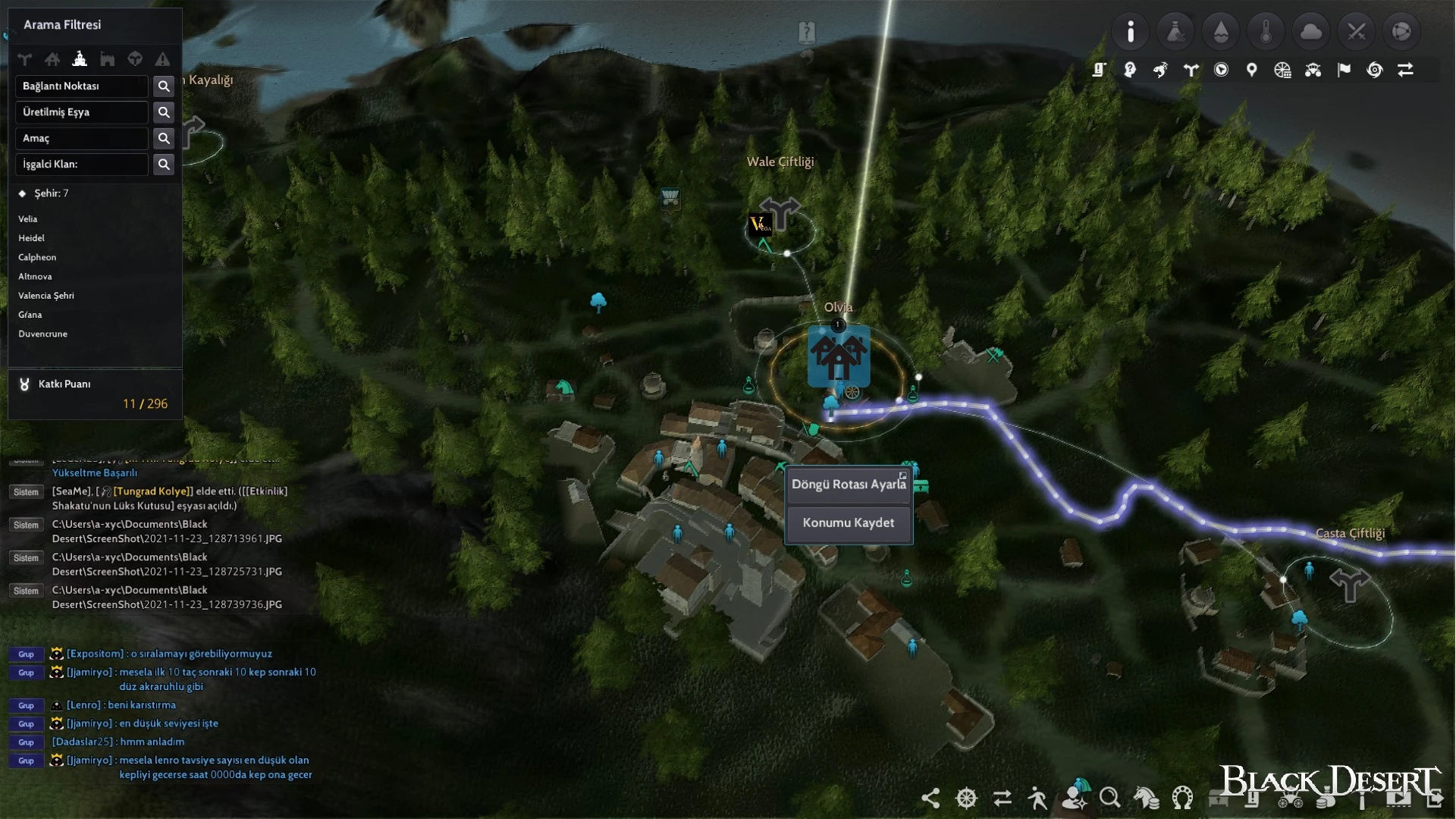Open the warning triangle filter tab
This screenshot has height=819, width=1456.
(162, 59)
